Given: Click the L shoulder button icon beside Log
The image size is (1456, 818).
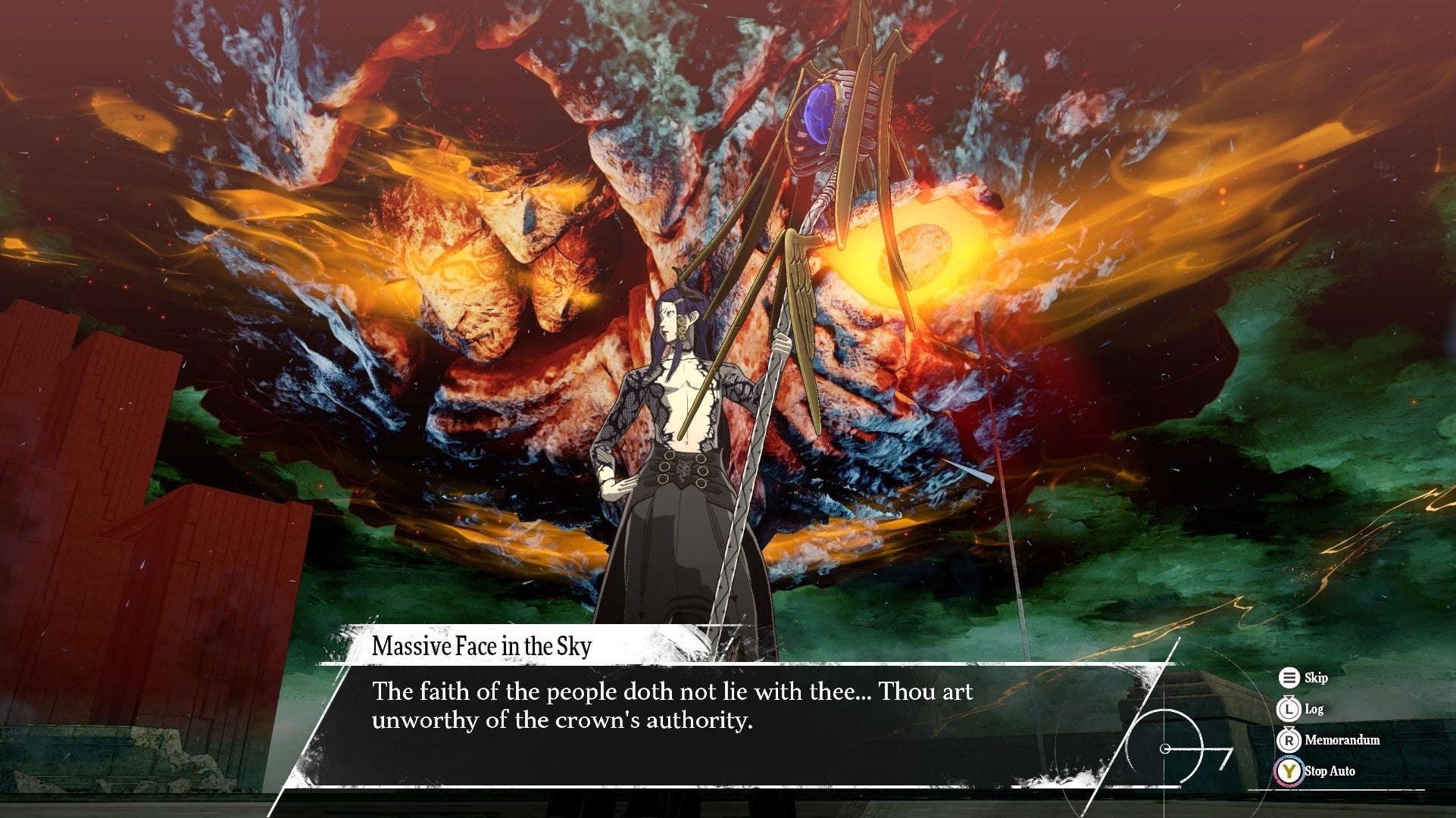Looking at the screenshot, I should tap(1289, 710).
